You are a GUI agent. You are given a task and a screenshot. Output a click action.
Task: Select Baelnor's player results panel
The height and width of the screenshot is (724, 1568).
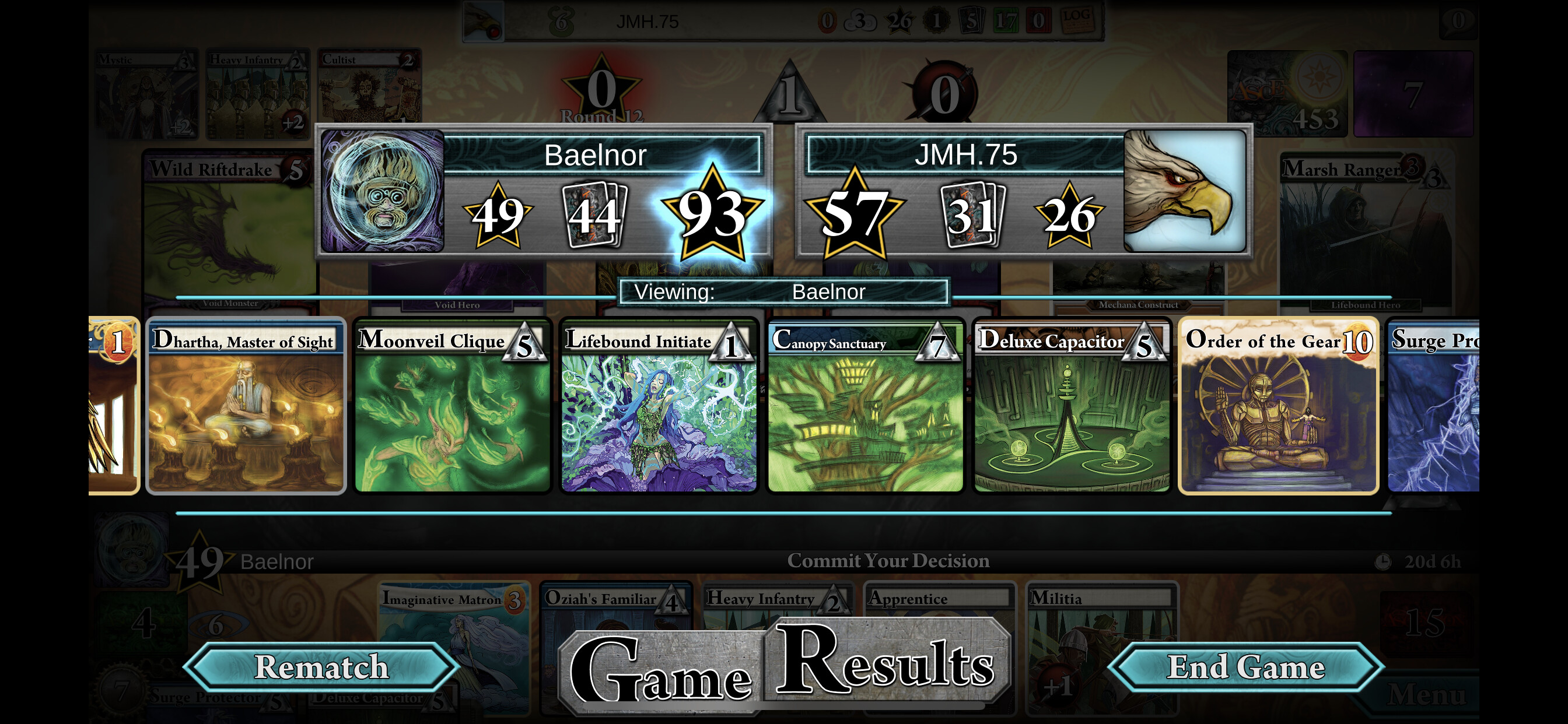point(544,192)
